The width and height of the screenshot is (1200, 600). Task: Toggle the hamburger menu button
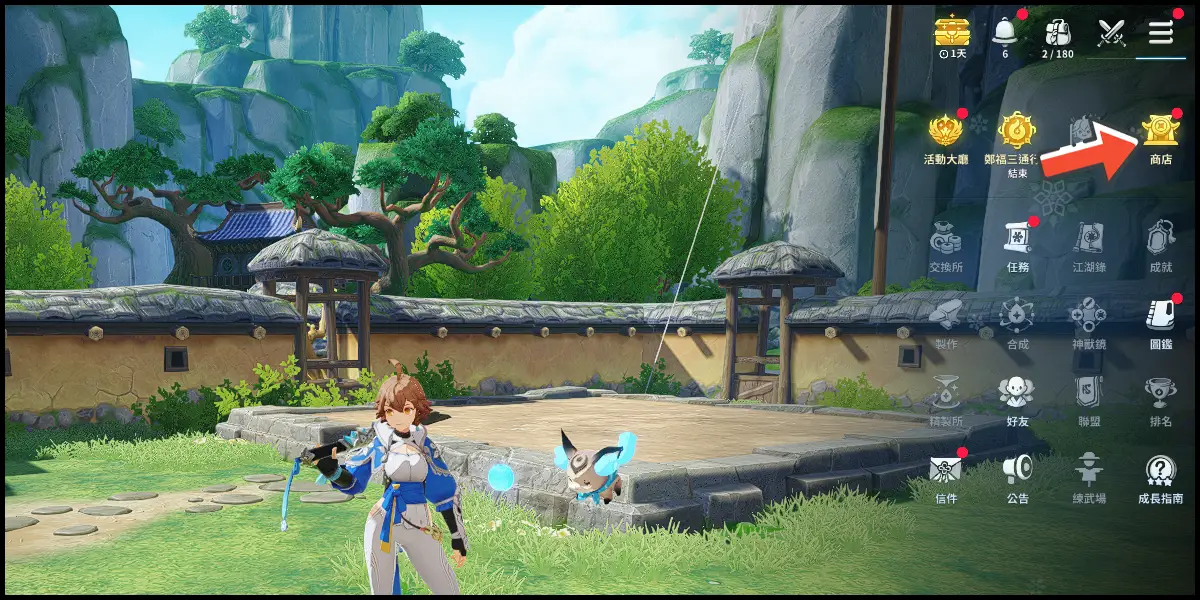(x=1160, y=32)
